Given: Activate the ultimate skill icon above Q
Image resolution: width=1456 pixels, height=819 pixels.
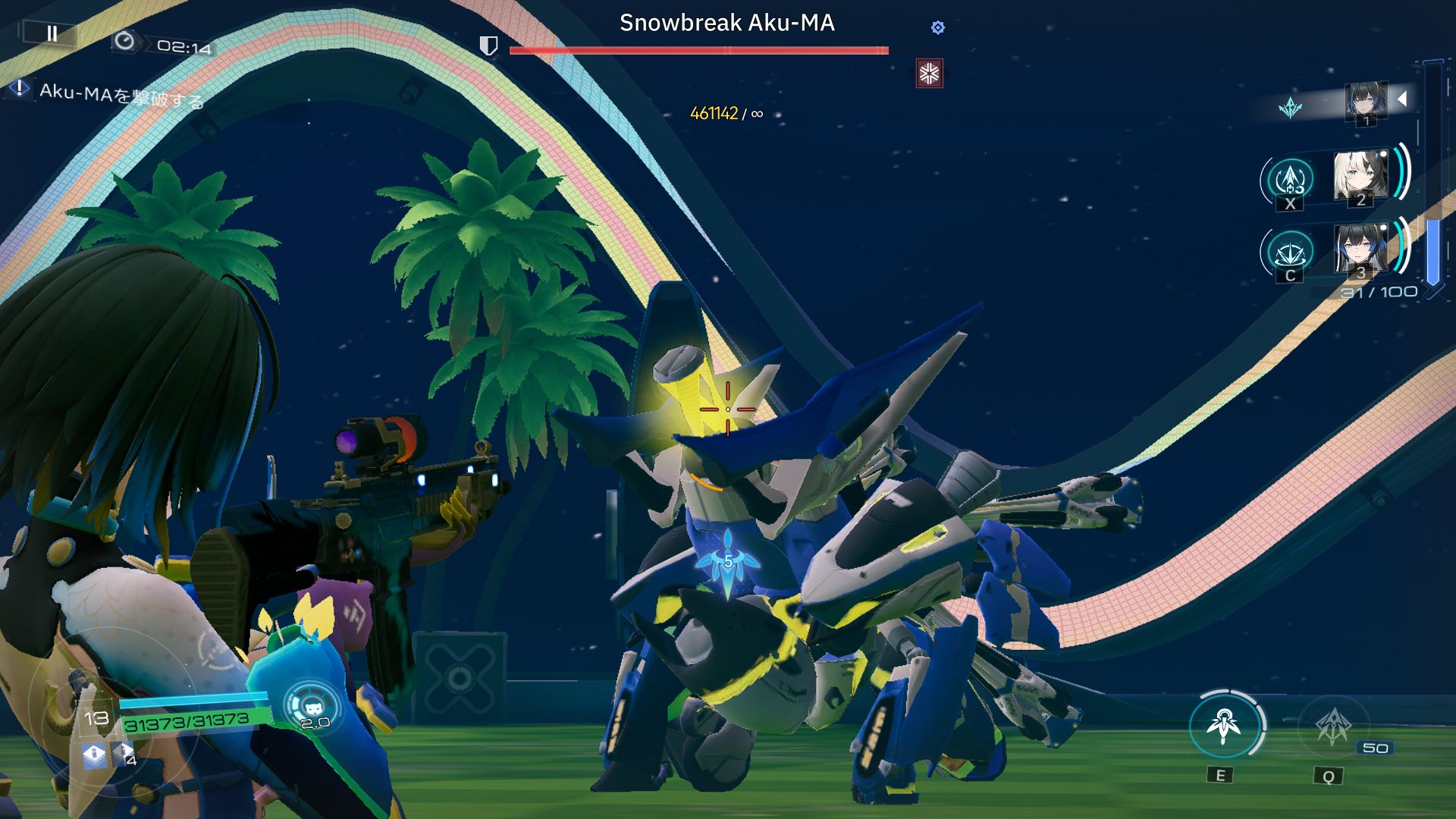Looking at the screenshot, I should [x=1332, y=726].
